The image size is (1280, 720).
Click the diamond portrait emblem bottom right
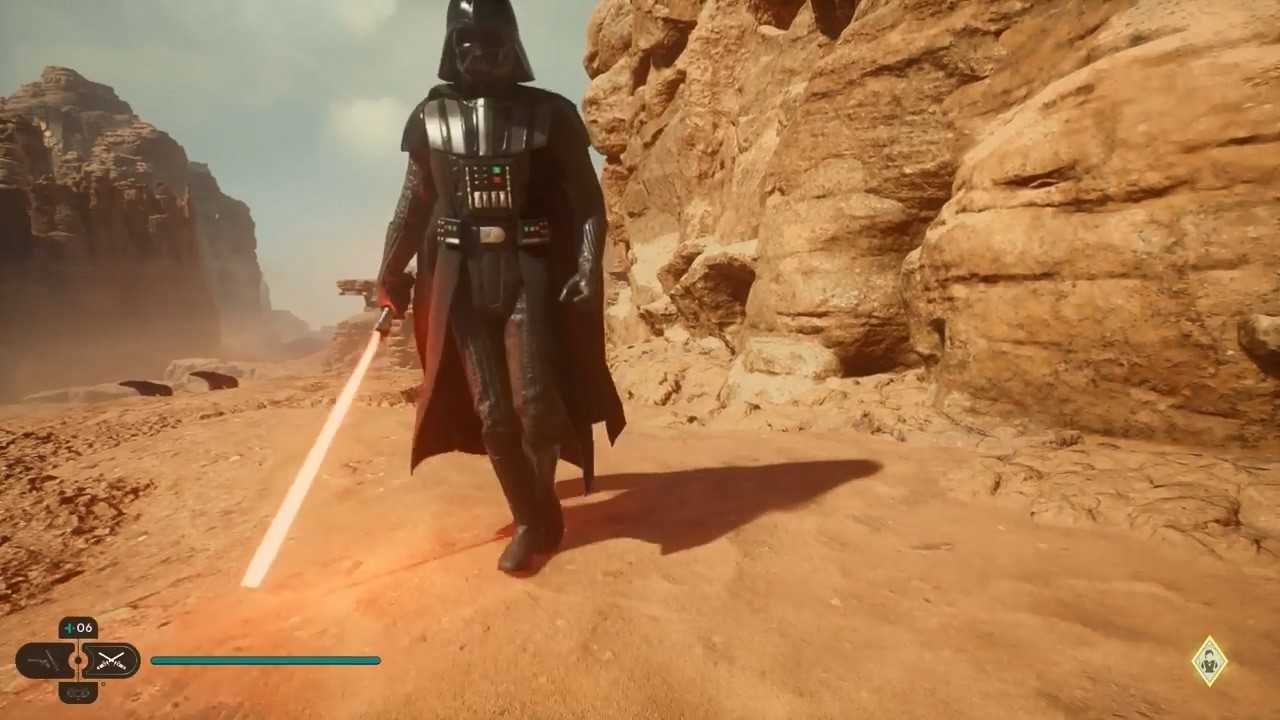point(1209,661)
